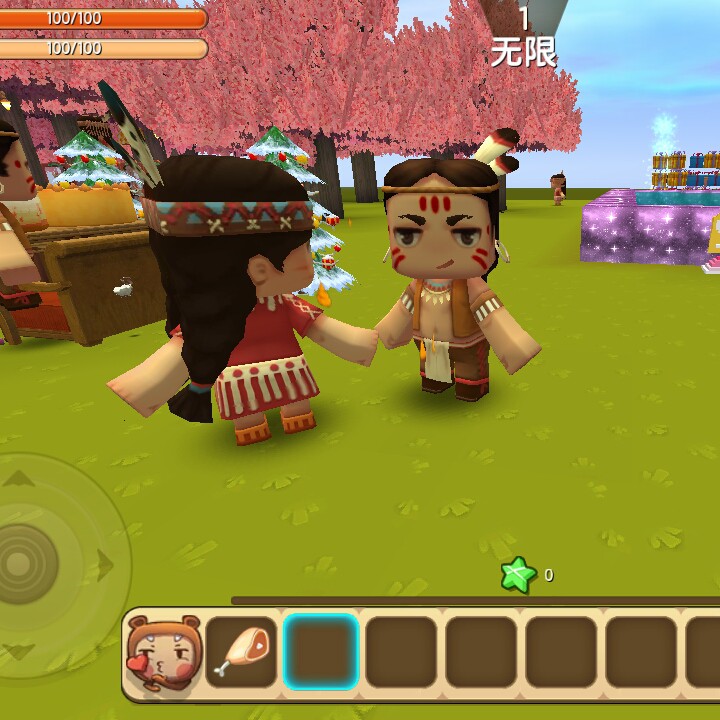Select the meat drumstick hotbar slot
This screenshot has height=720, width=720.
[x=241, y=651]
